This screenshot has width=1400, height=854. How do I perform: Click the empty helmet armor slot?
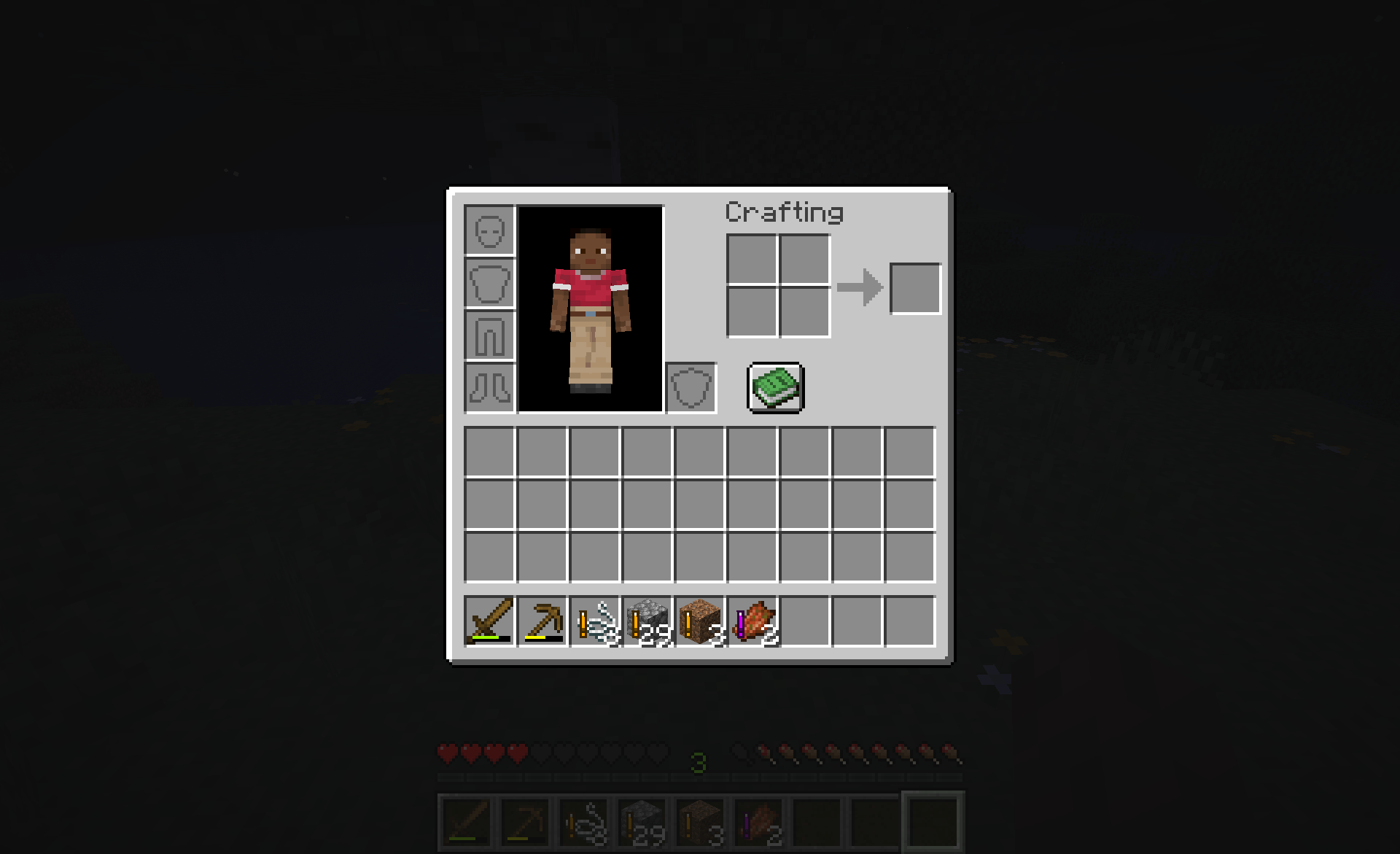(x=489, y=232)
